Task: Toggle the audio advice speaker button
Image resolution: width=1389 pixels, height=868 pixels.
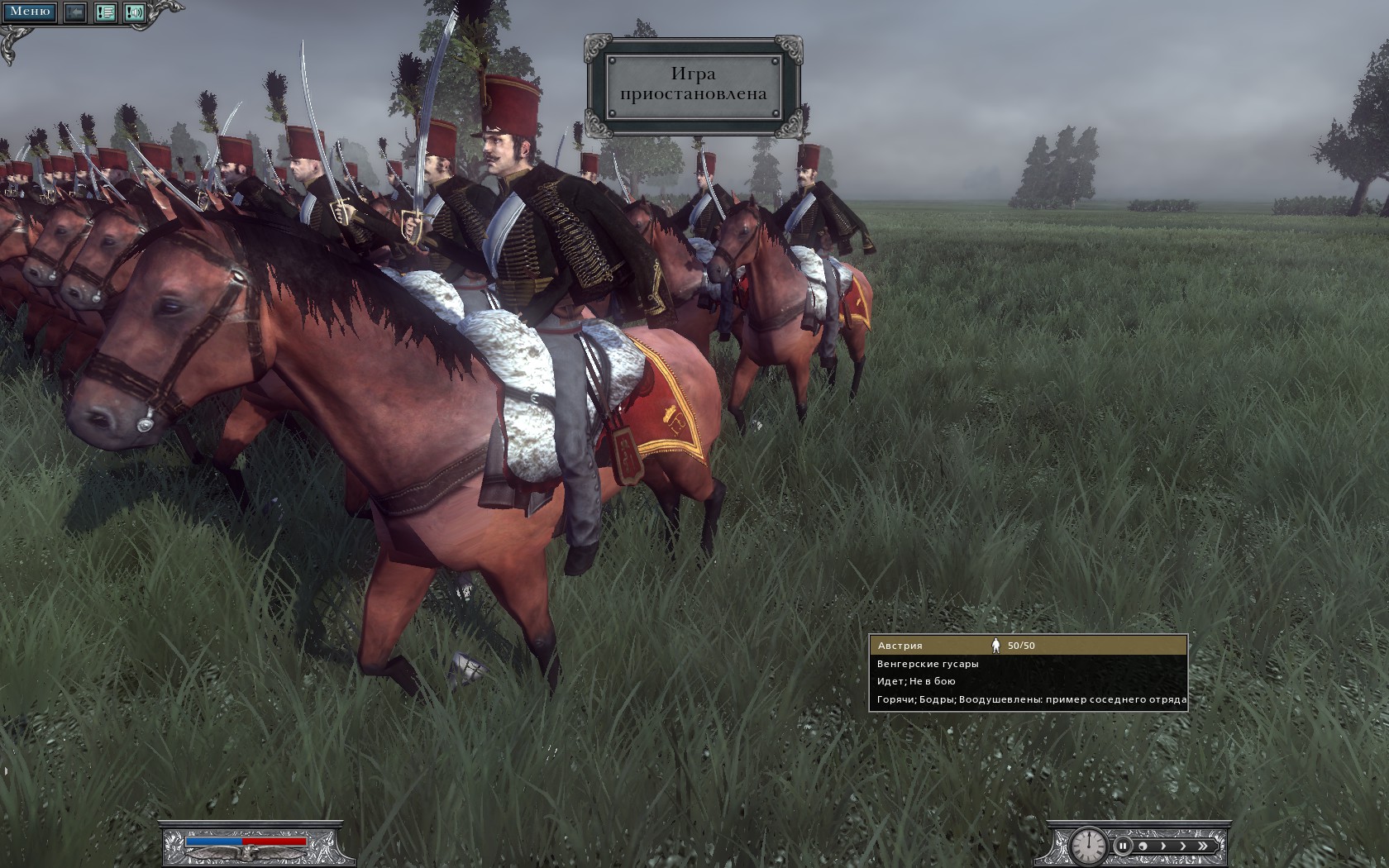Action: pos(134,12)
